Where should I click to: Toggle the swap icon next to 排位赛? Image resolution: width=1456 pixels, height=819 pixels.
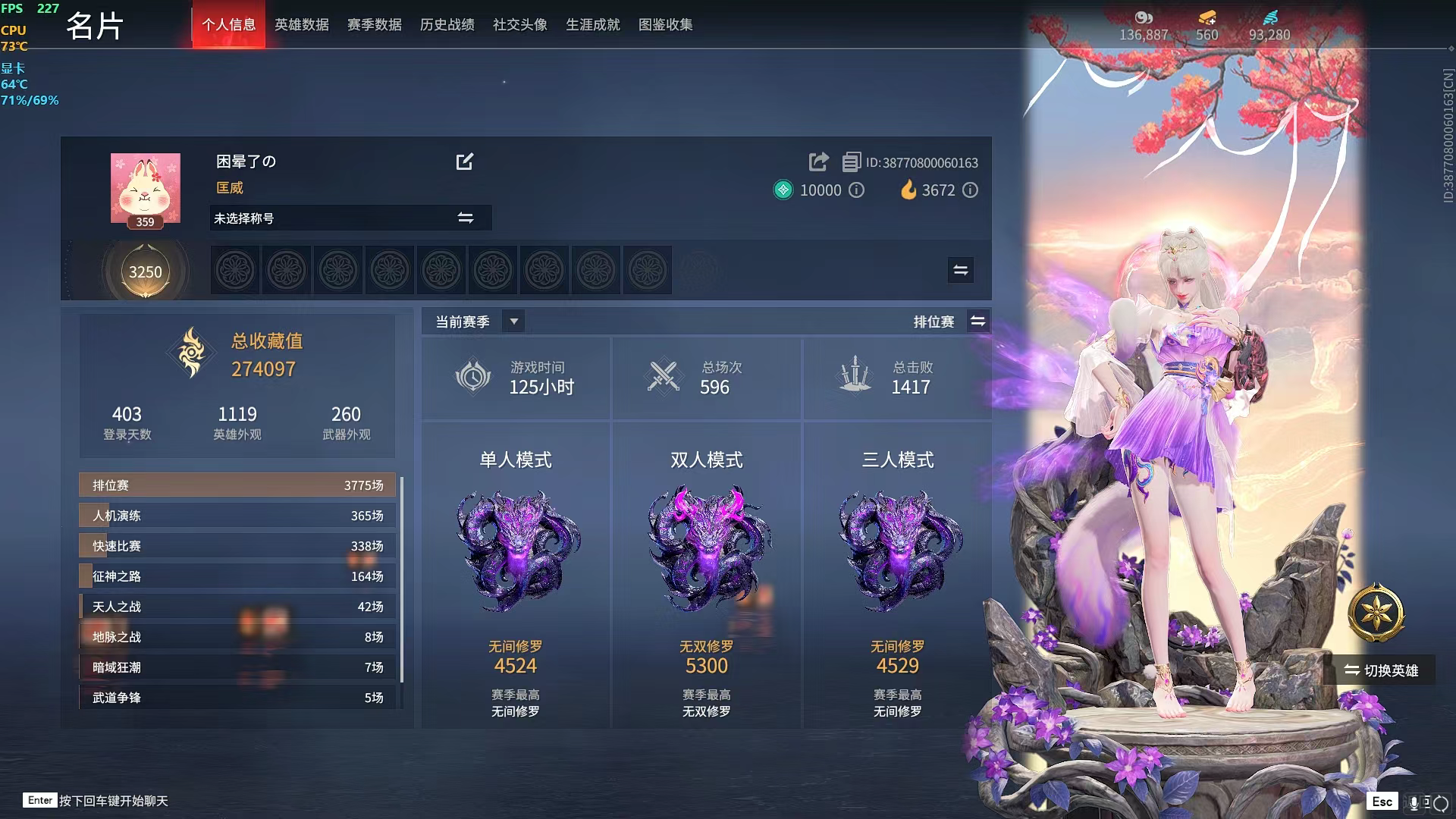point(978,321)
